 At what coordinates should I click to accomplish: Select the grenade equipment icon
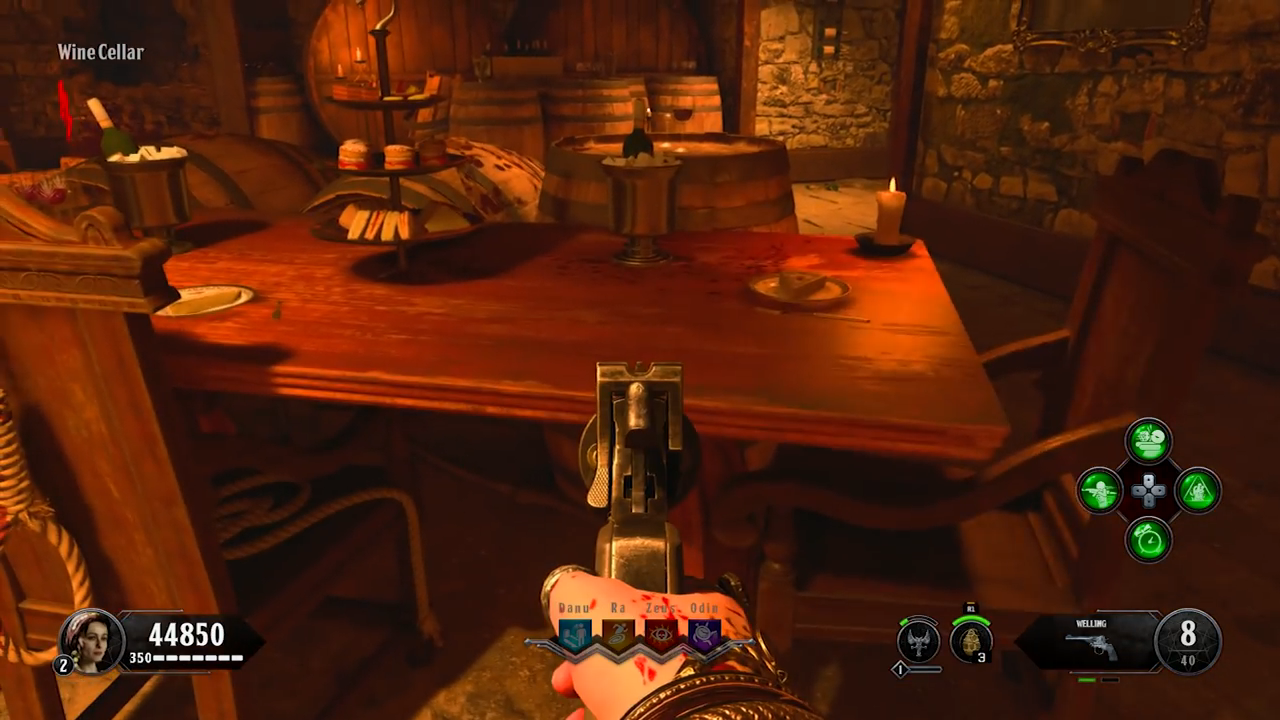970,640
